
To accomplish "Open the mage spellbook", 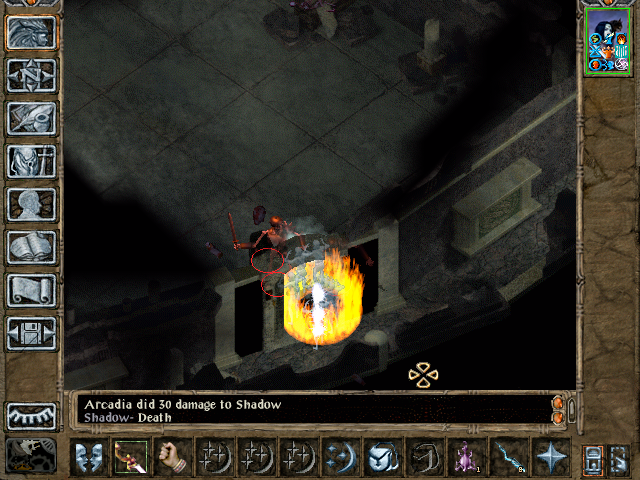I will tap(32, 247).
